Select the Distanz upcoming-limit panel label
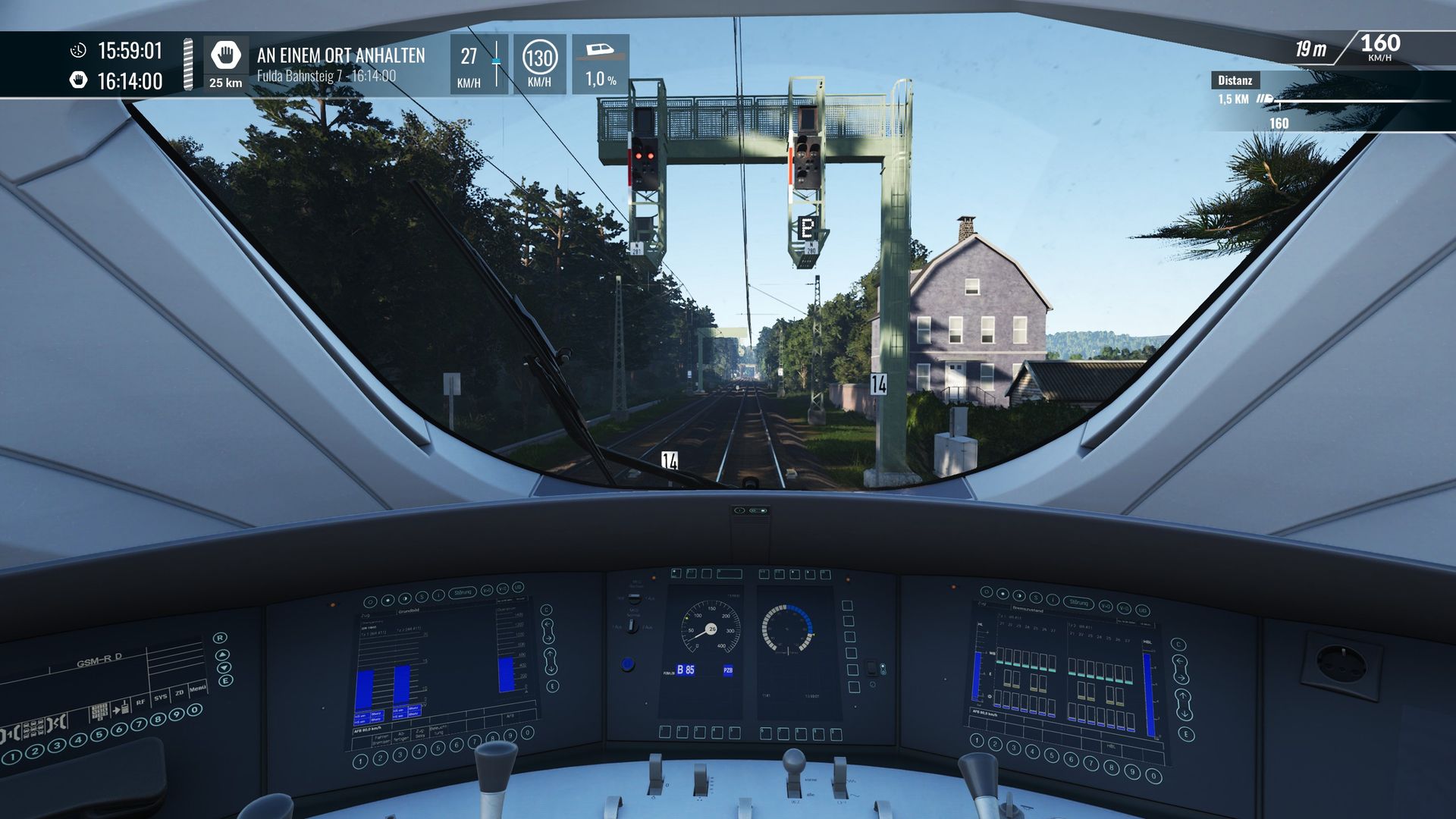This screenshot has height=819, width=1456. (x=1235, y=80)
